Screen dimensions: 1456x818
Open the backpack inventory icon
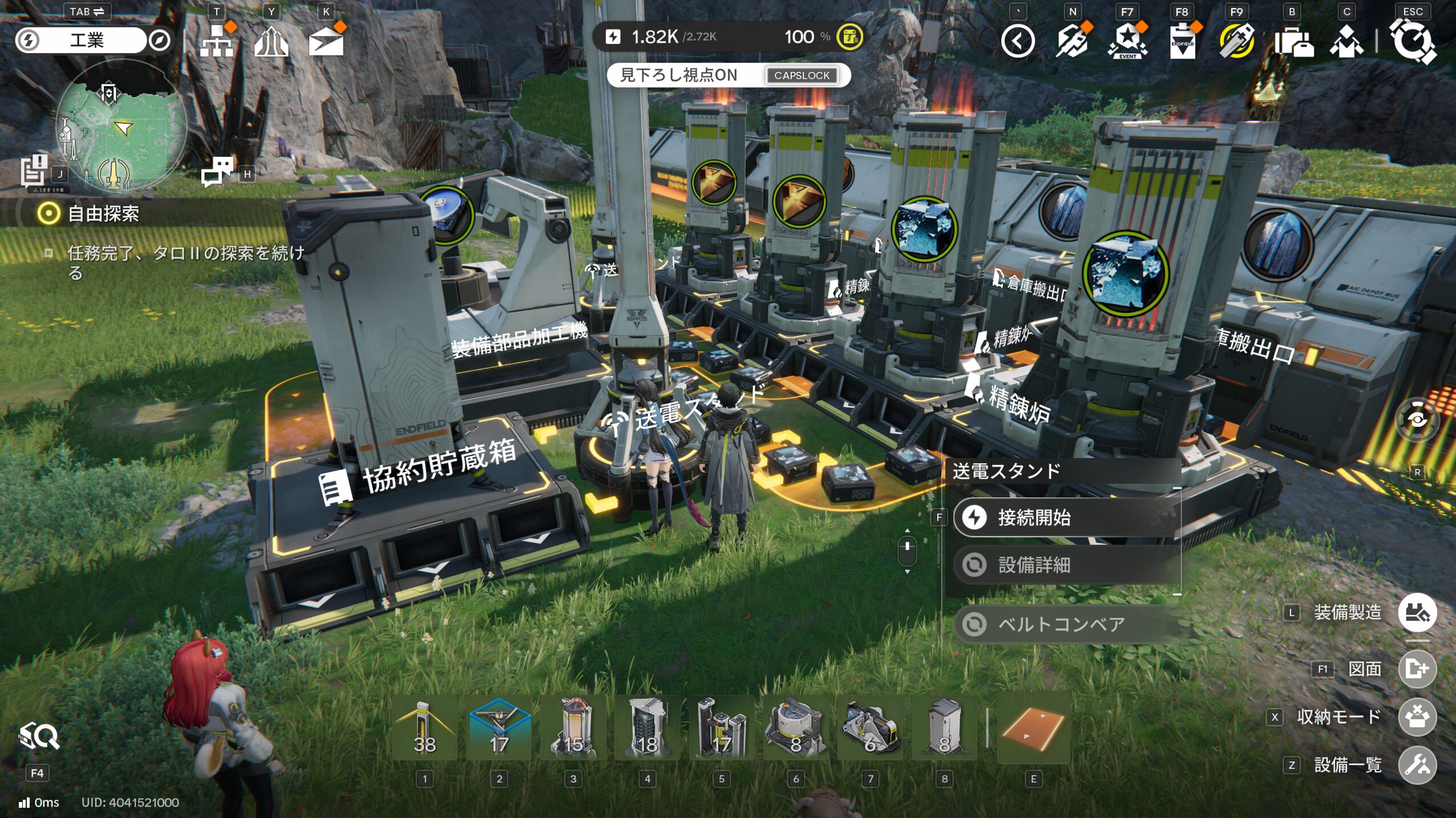pos(1293,41)
